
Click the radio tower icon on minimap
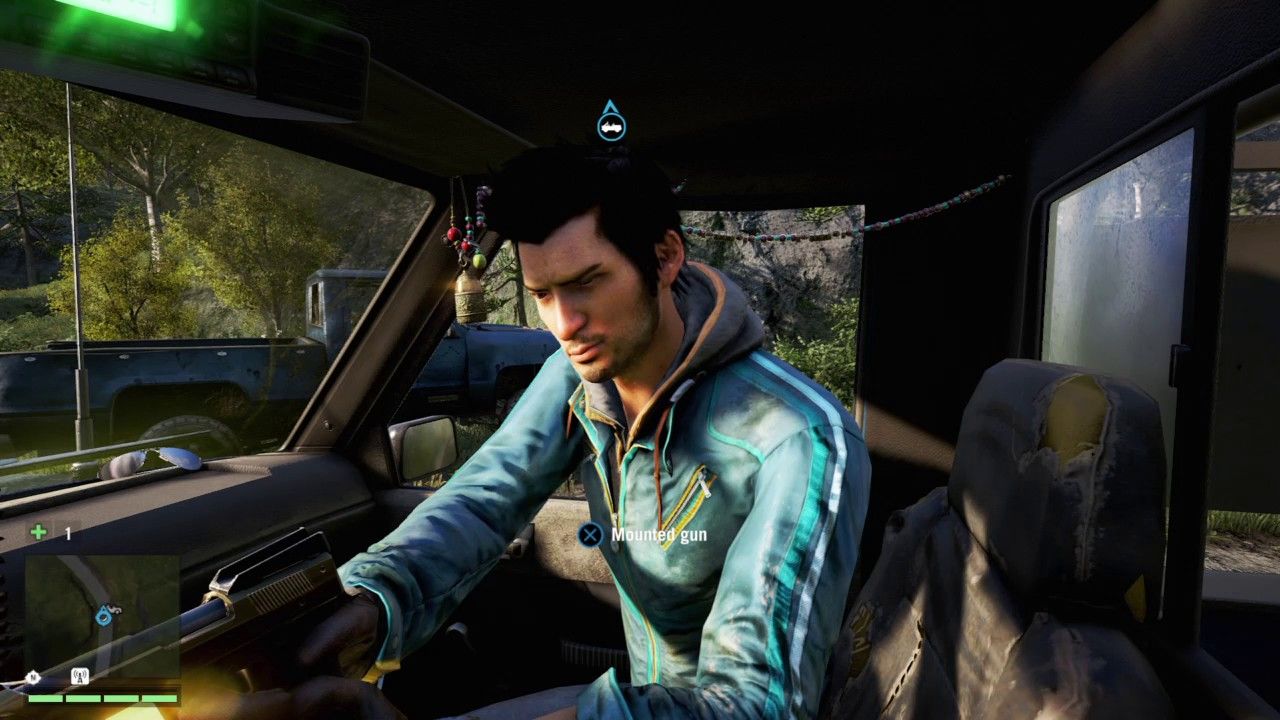click(80, 676)
